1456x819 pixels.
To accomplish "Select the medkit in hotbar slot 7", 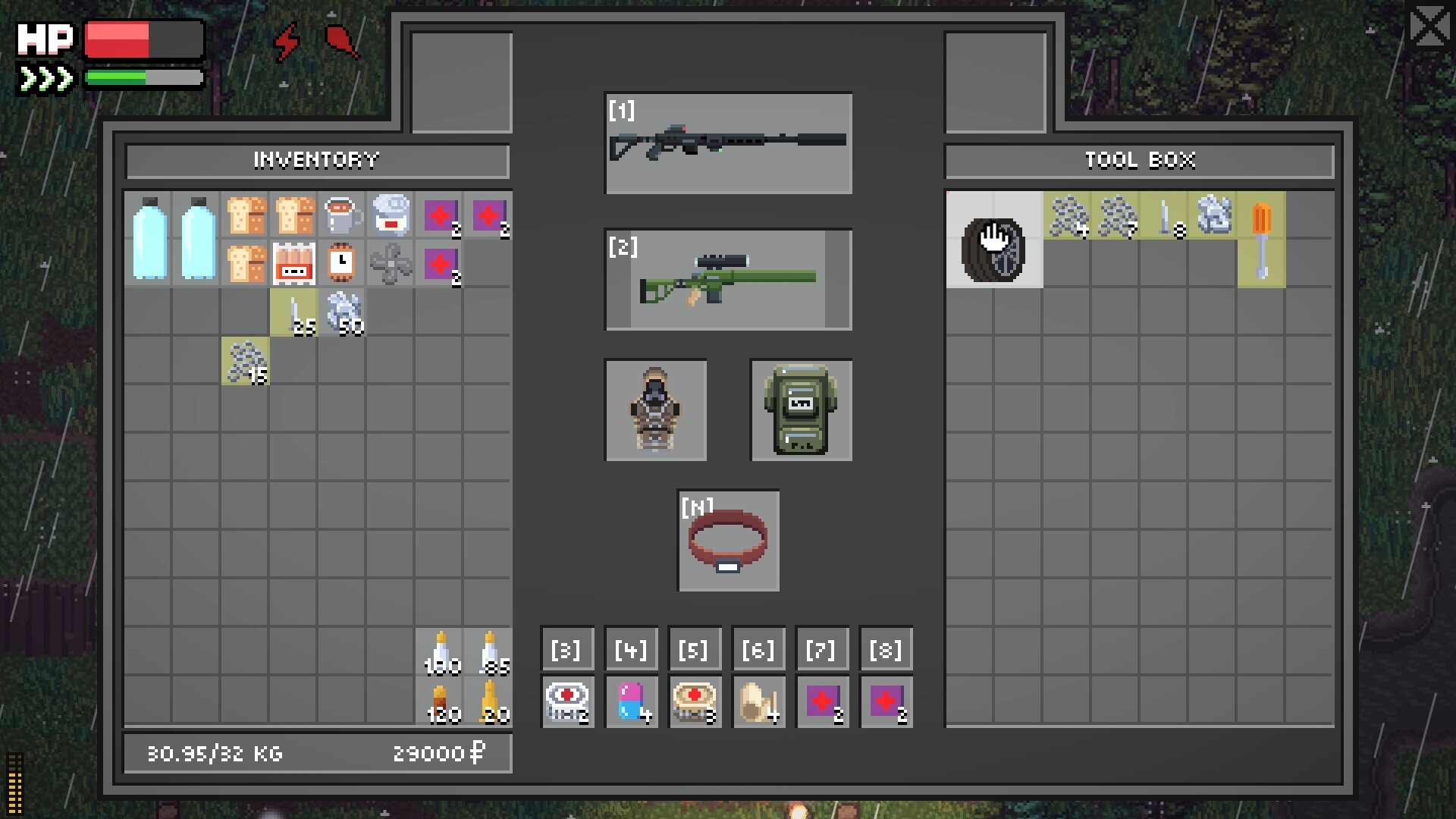I will [822, 701].
